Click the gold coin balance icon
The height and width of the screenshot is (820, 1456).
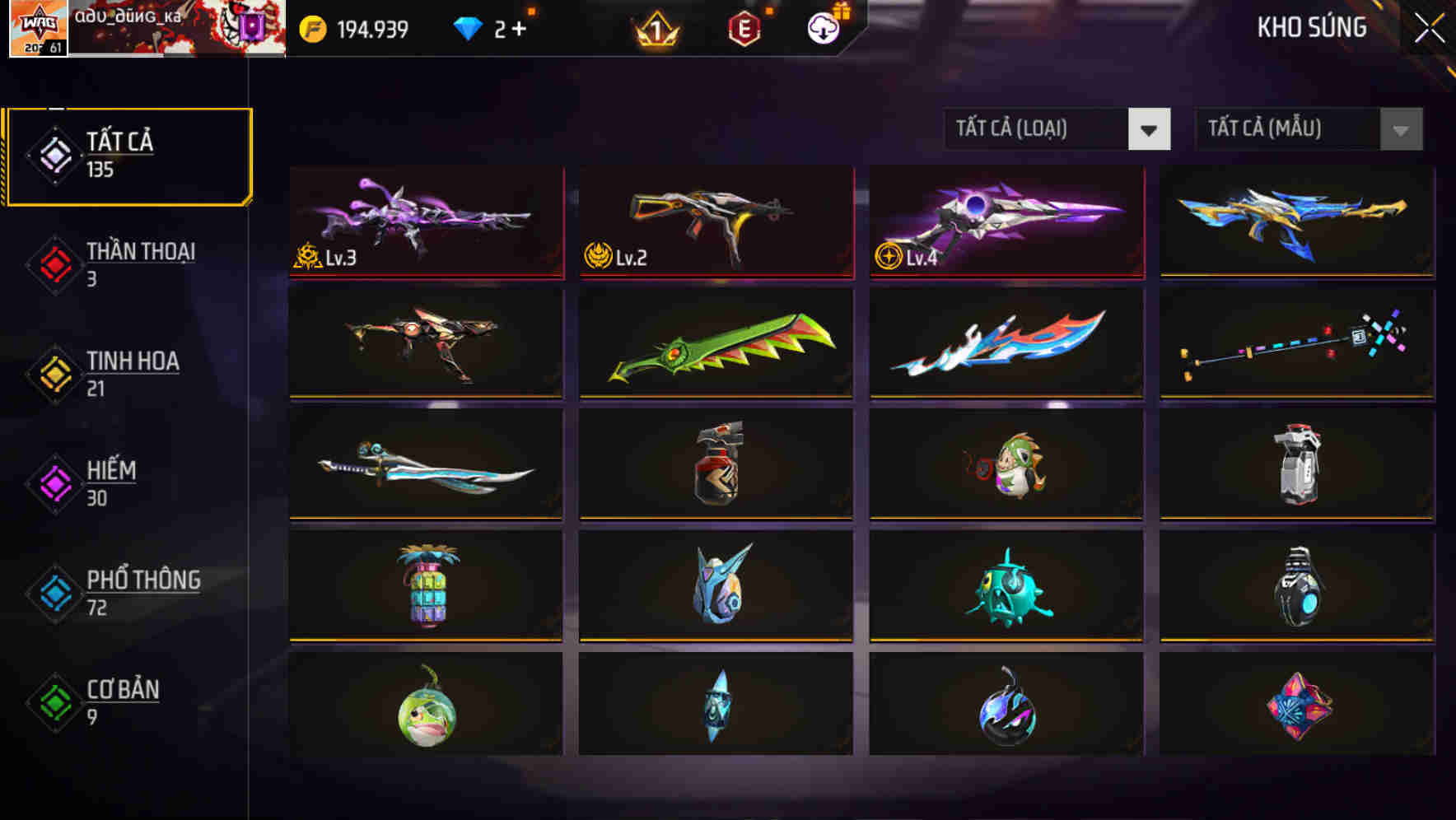(x=311, y=28)
